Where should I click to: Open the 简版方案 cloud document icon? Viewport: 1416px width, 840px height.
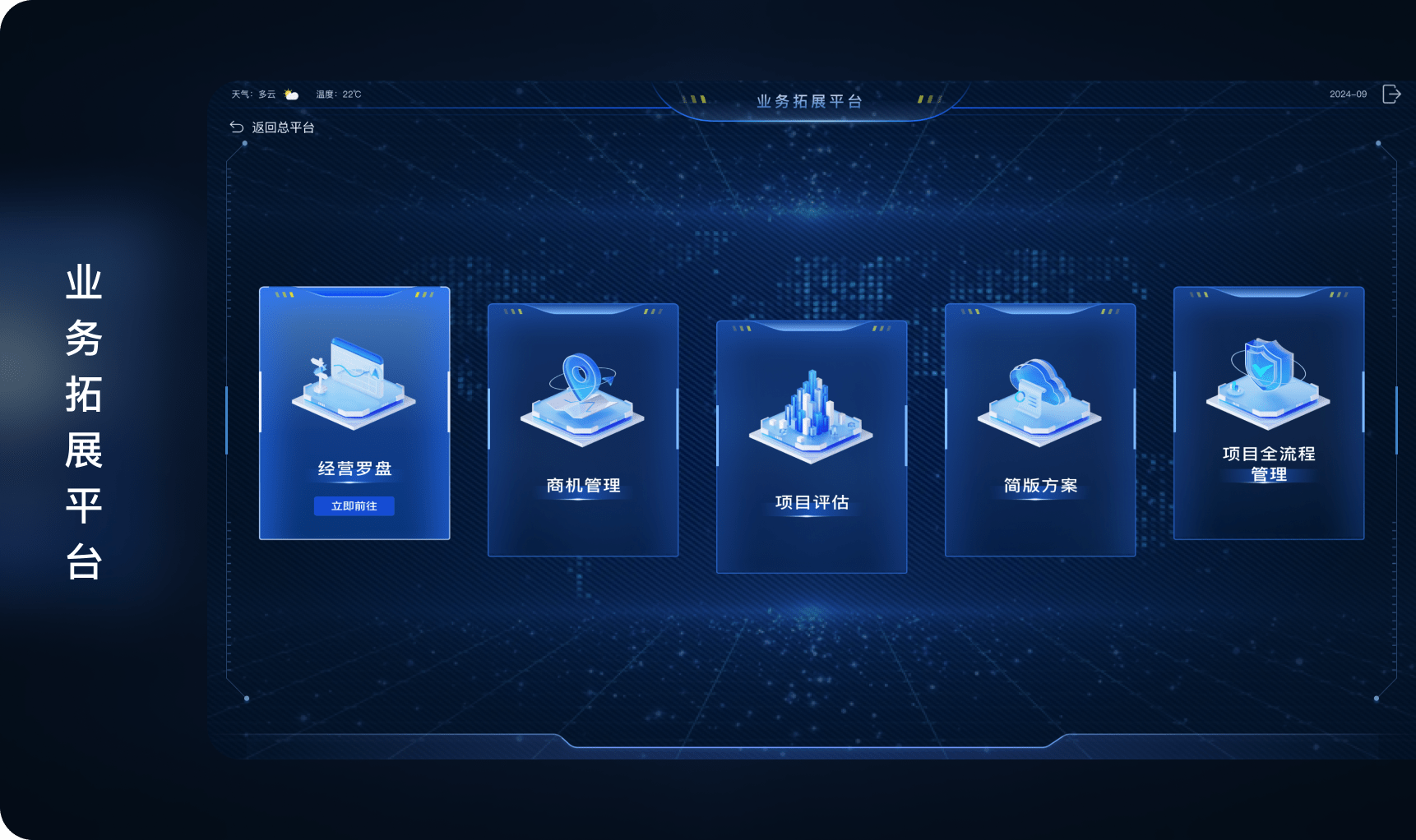tap(1039, 395)
